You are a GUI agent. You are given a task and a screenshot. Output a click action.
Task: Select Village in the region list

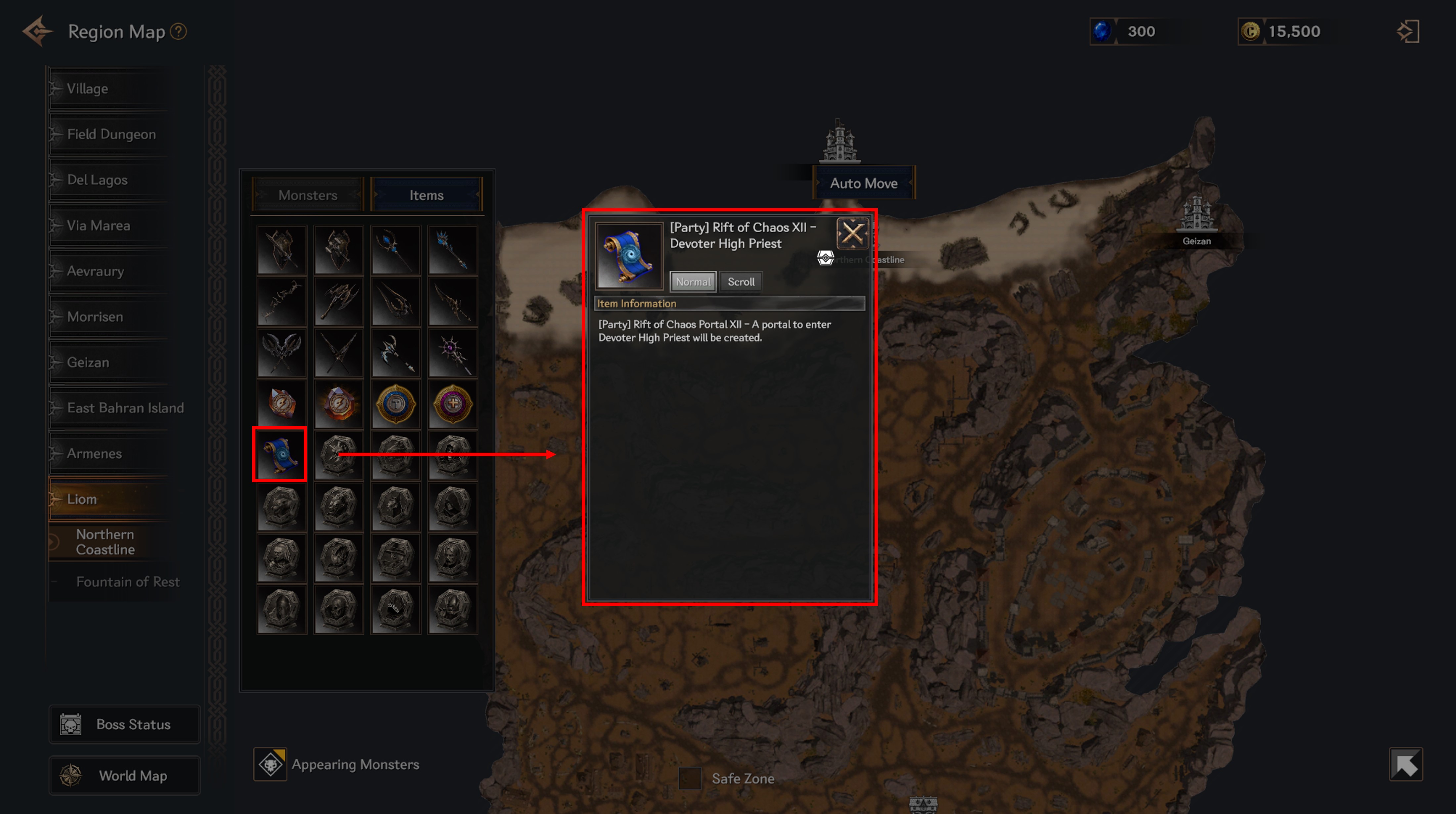(x=87, y=89)
